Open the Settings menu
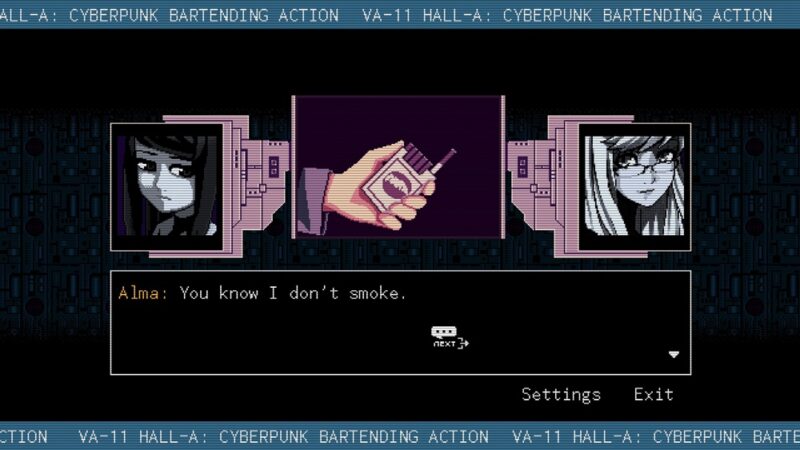The width and height of the screenshot is (800, 450). 561,395
